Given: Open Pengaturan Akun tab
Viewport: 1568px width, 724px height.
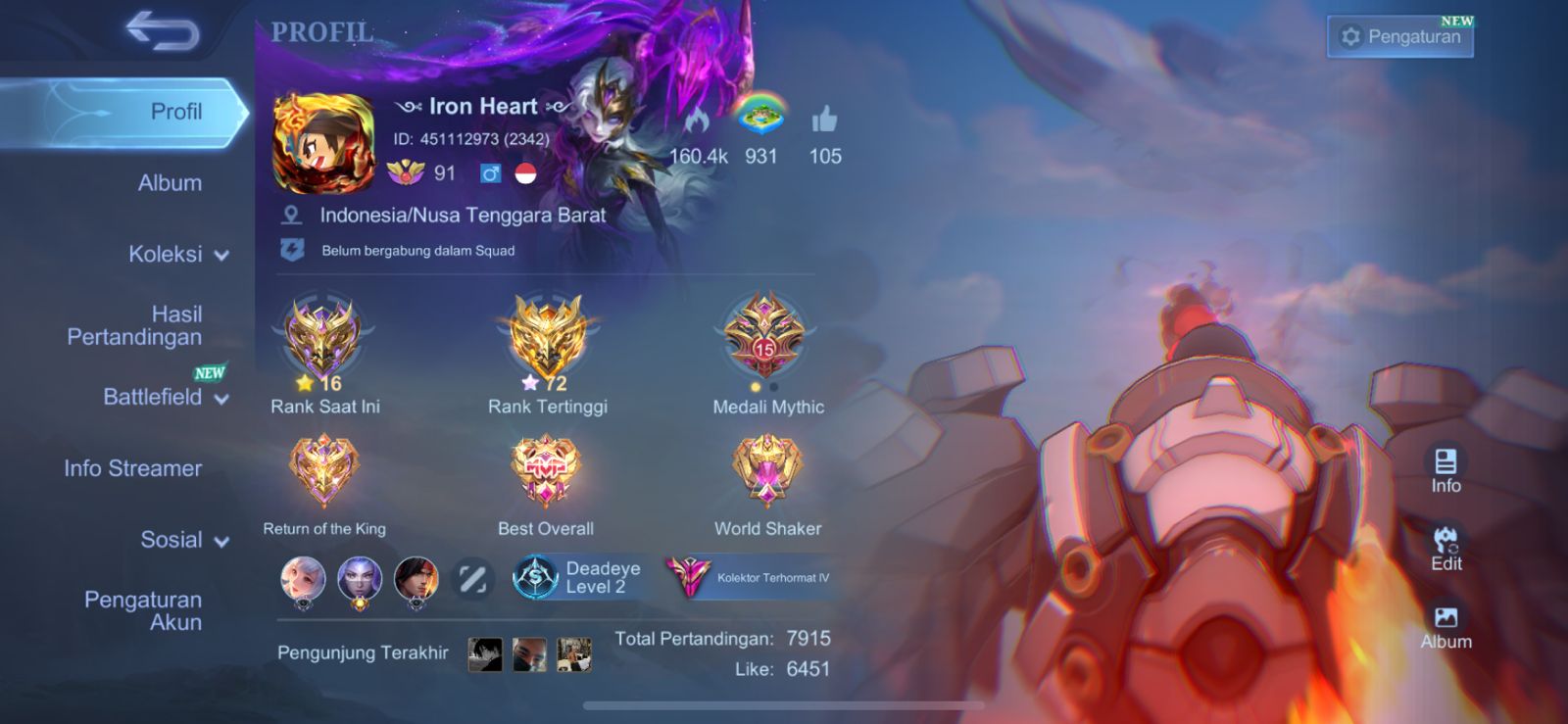Looking at the screenshot, I should point(143,610).
